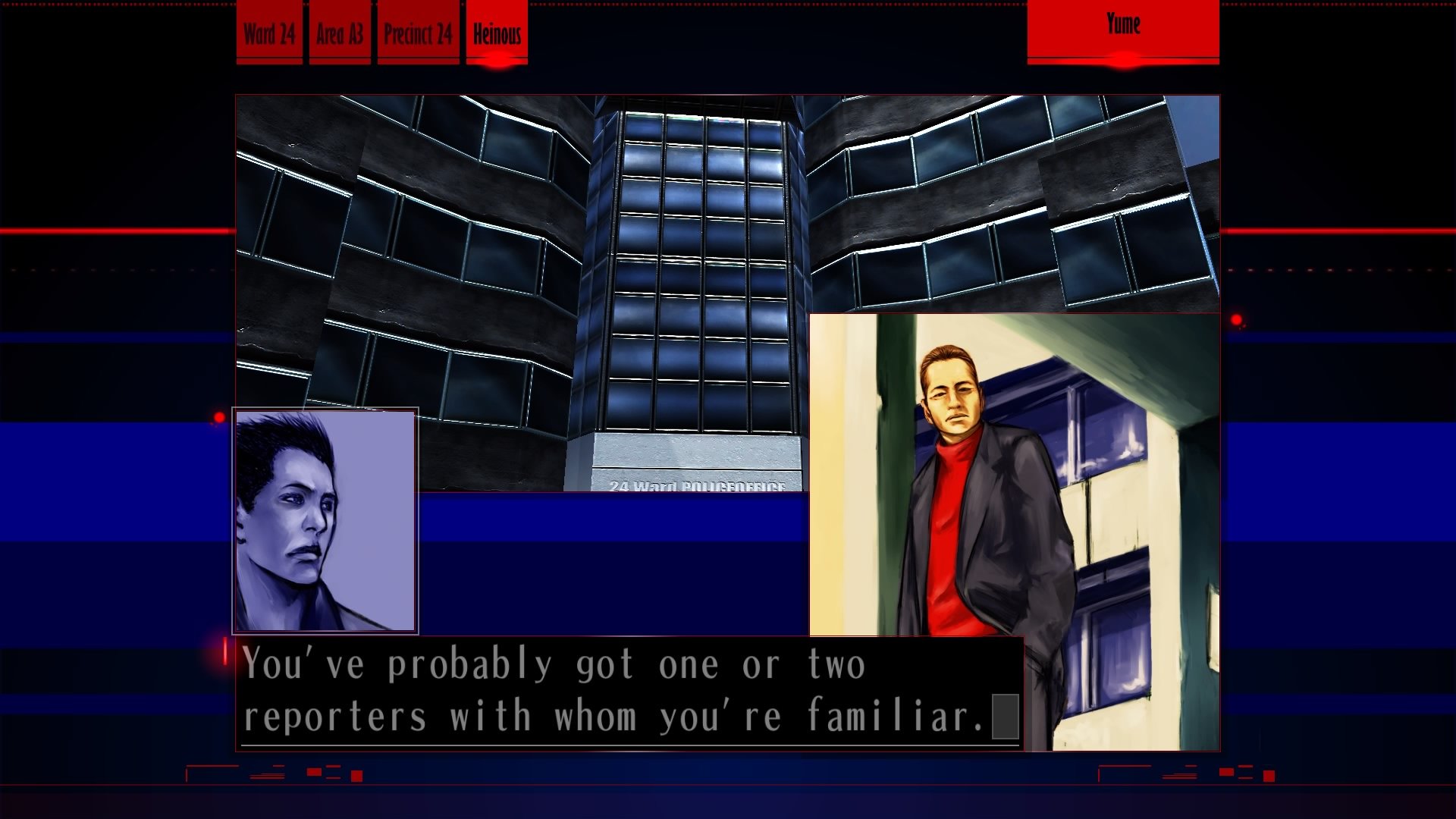Click the red dot indicator on the right edge
1456x819 pixels.
(1236, 320)
